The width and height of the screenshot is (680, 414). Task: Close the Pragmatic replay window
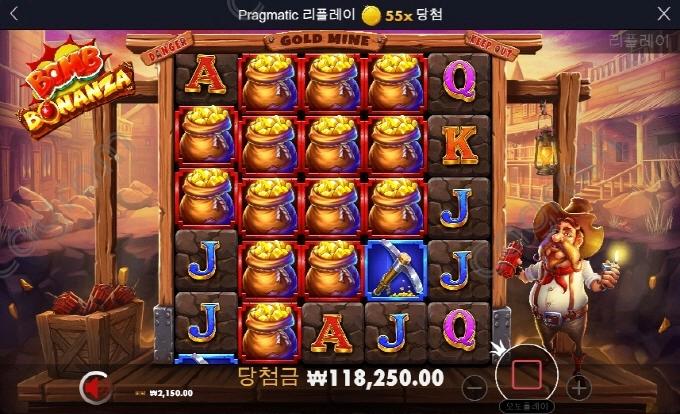664,14
